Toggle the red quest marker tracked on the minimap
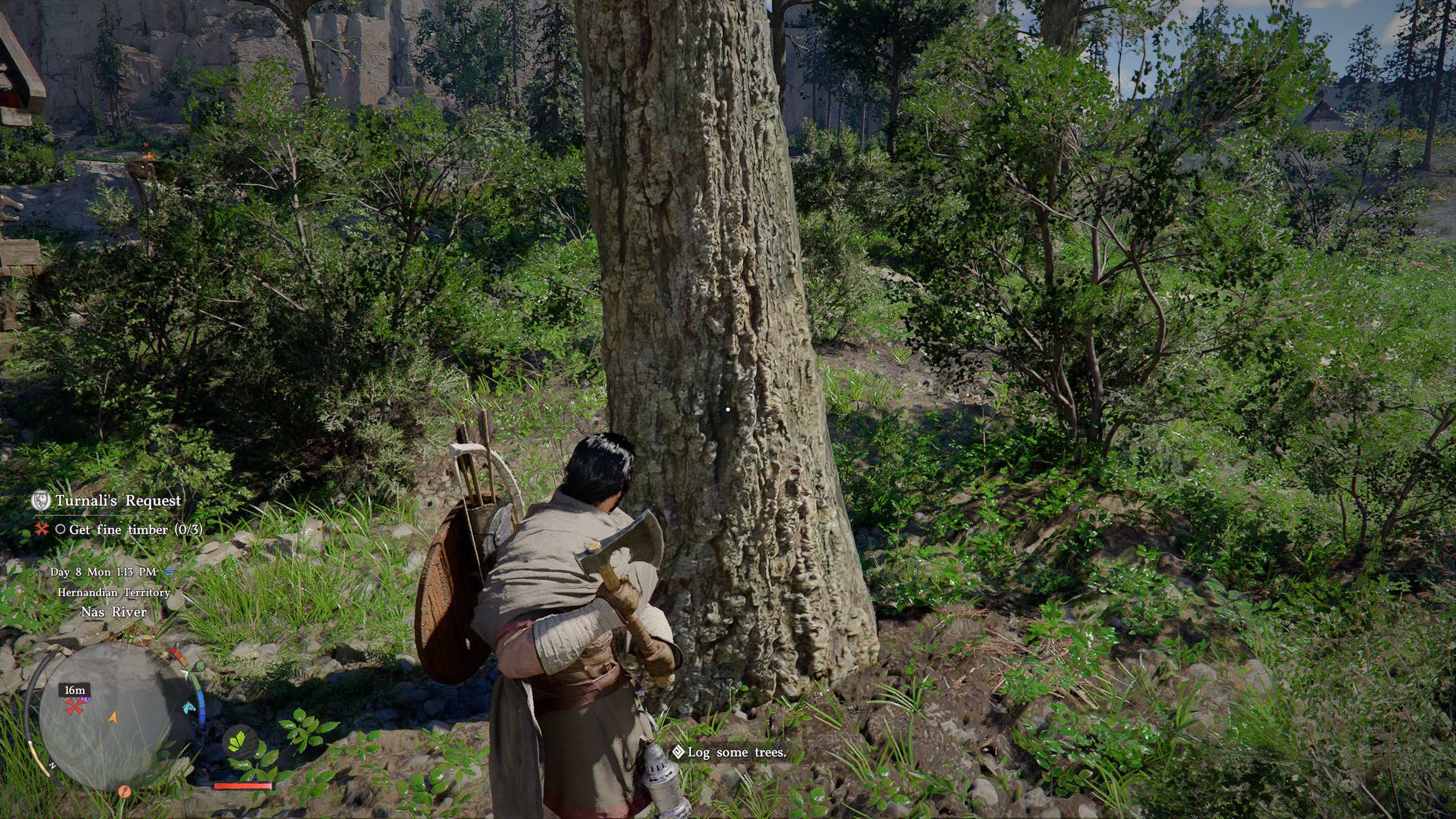Screen dimensions: 1456x819 [75, 708]
